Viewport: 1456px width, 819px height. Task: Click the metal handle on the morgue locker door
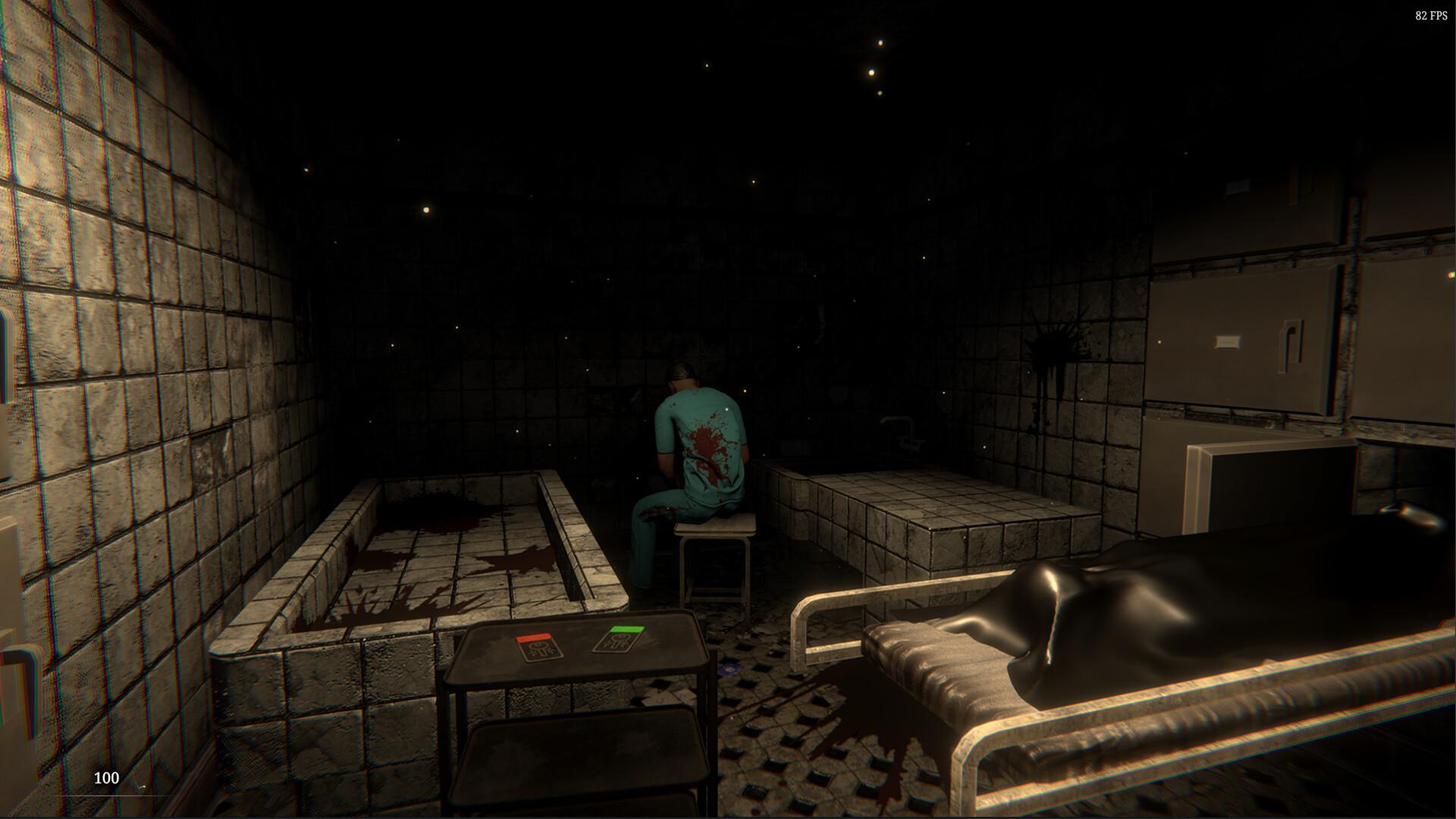click(x=1291, y=343)
